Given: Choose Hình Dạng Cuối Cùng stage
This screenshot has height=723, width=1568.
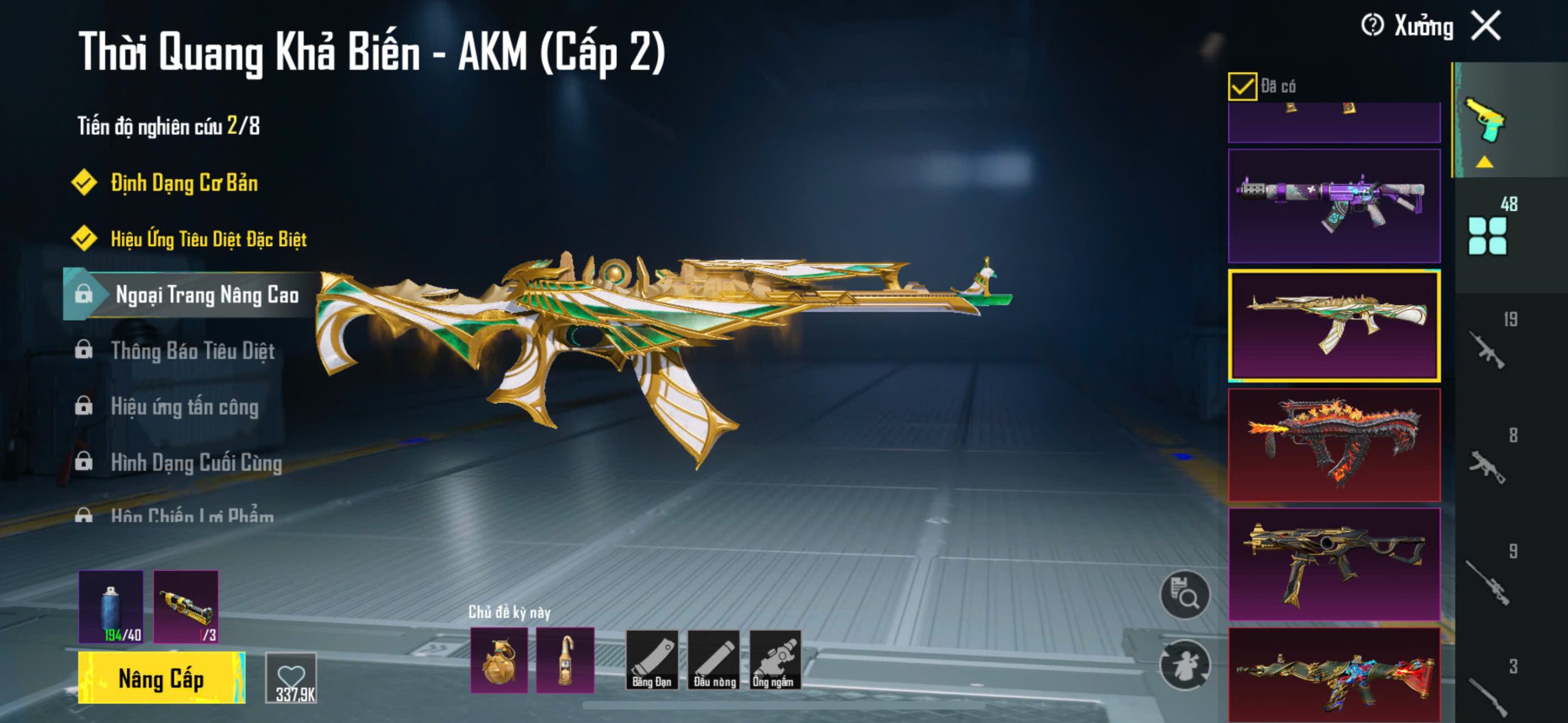Looking at the screenshot, I should pyautogui.click(x=196, y=463).
